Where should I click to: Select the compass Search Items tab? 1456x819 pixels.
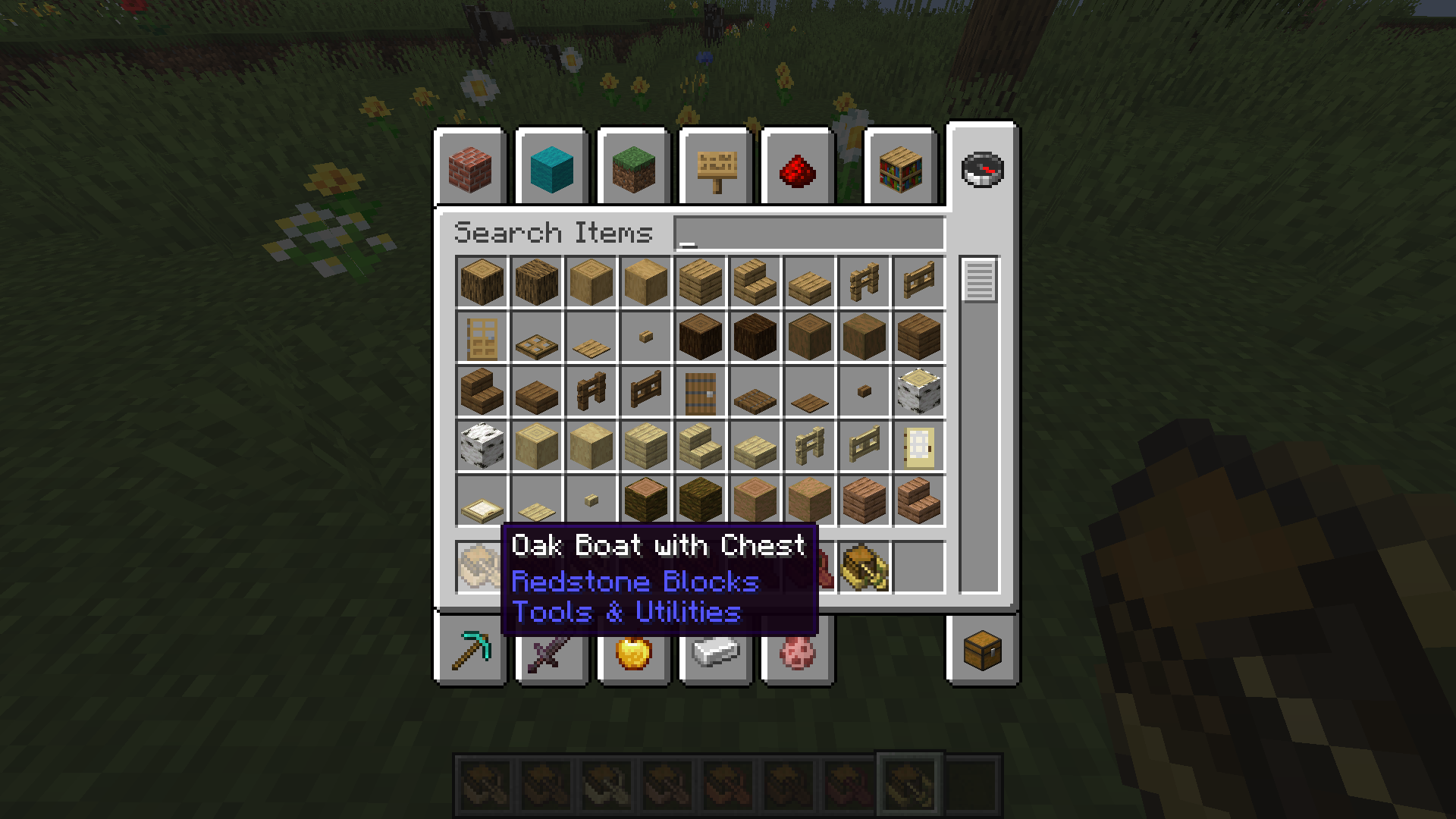[982, 169]
